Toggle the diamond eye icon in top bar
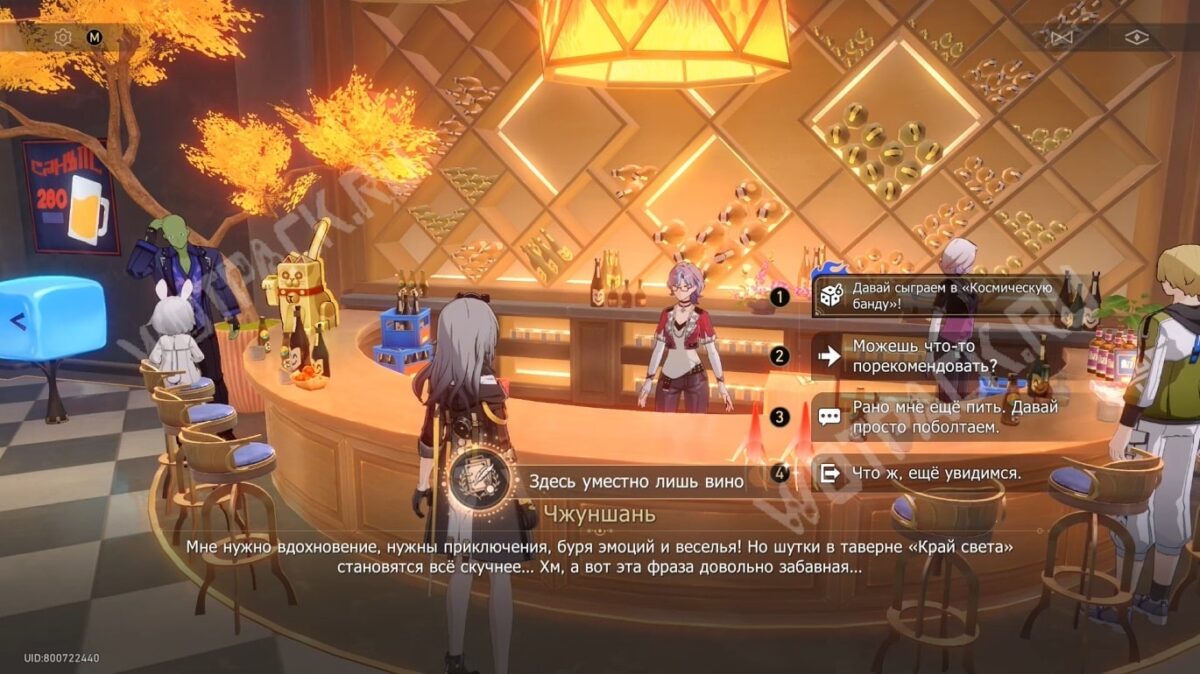The image size is (1200, 674). point(1137,38)
